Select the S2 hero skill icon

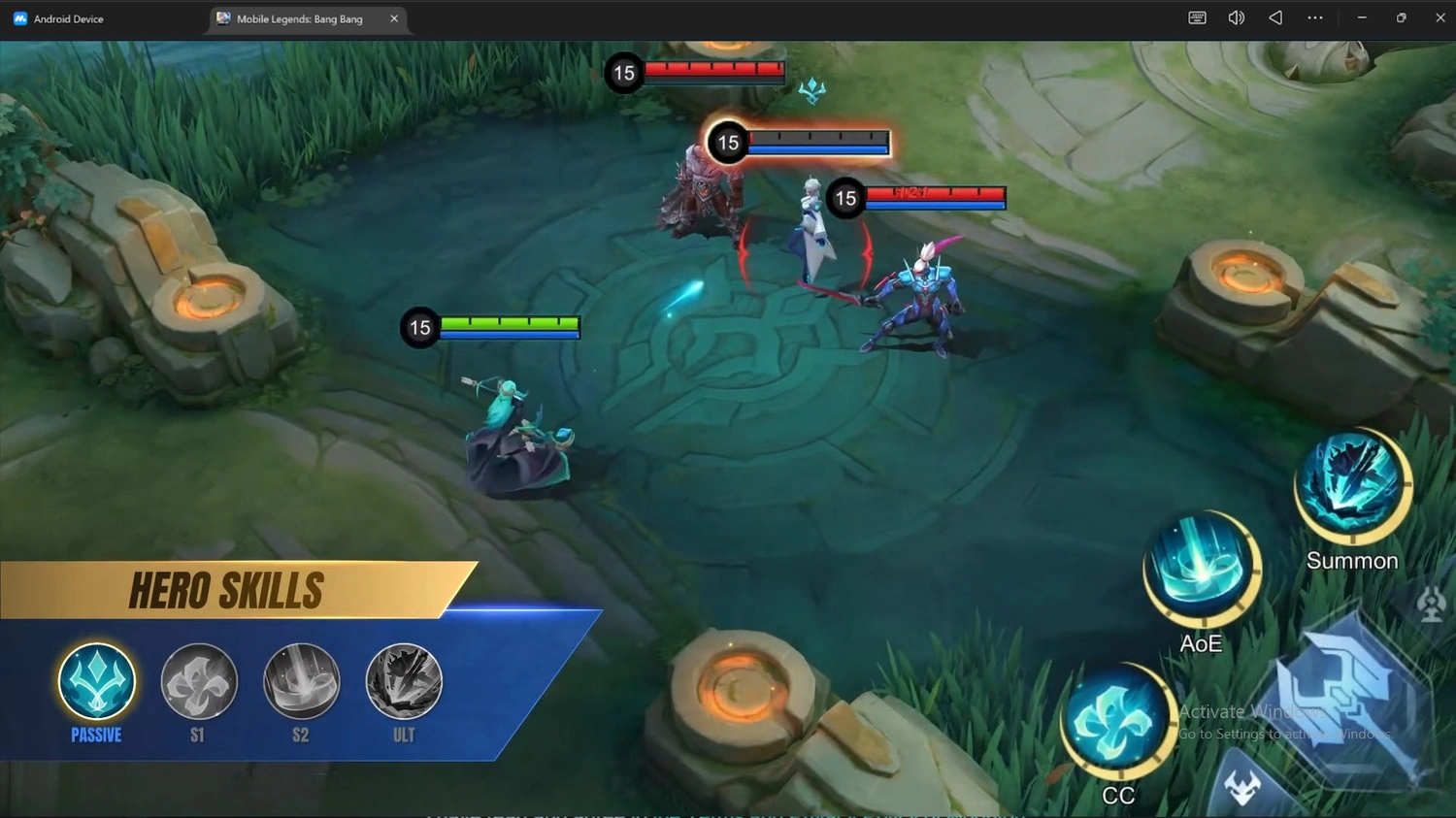[301, 682]
